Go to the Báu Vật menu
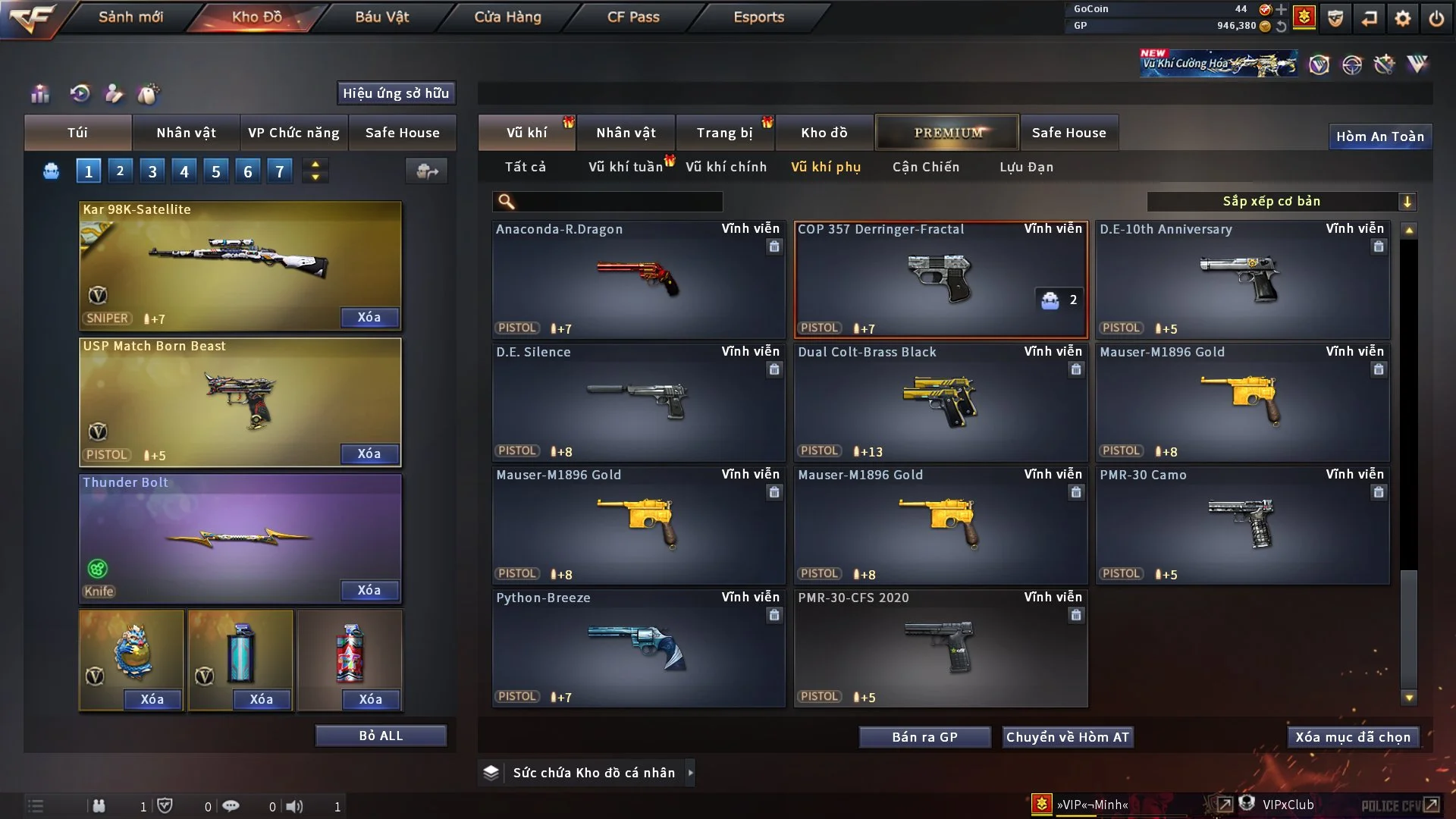Viewport: 1456px width, 819px height. tap(381, 17)
